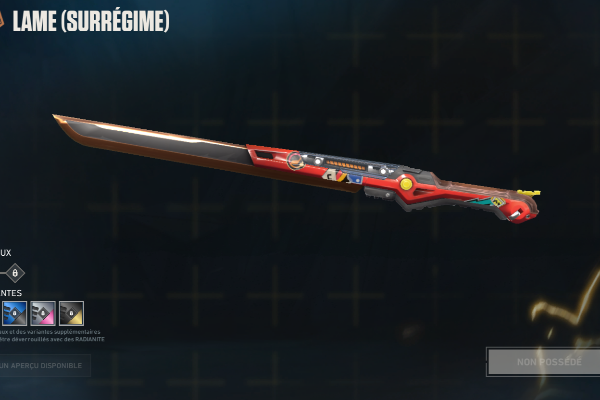
Task: Select the blue variant swatch
Action: click(x=15, y=314)
